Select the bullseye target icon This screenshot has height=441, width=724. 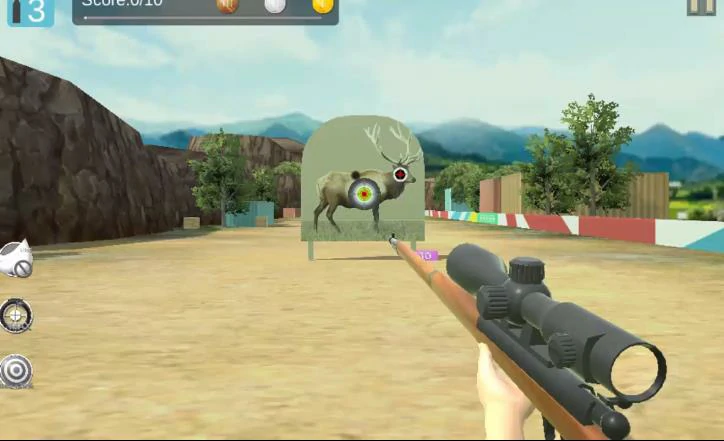point(16,371)
